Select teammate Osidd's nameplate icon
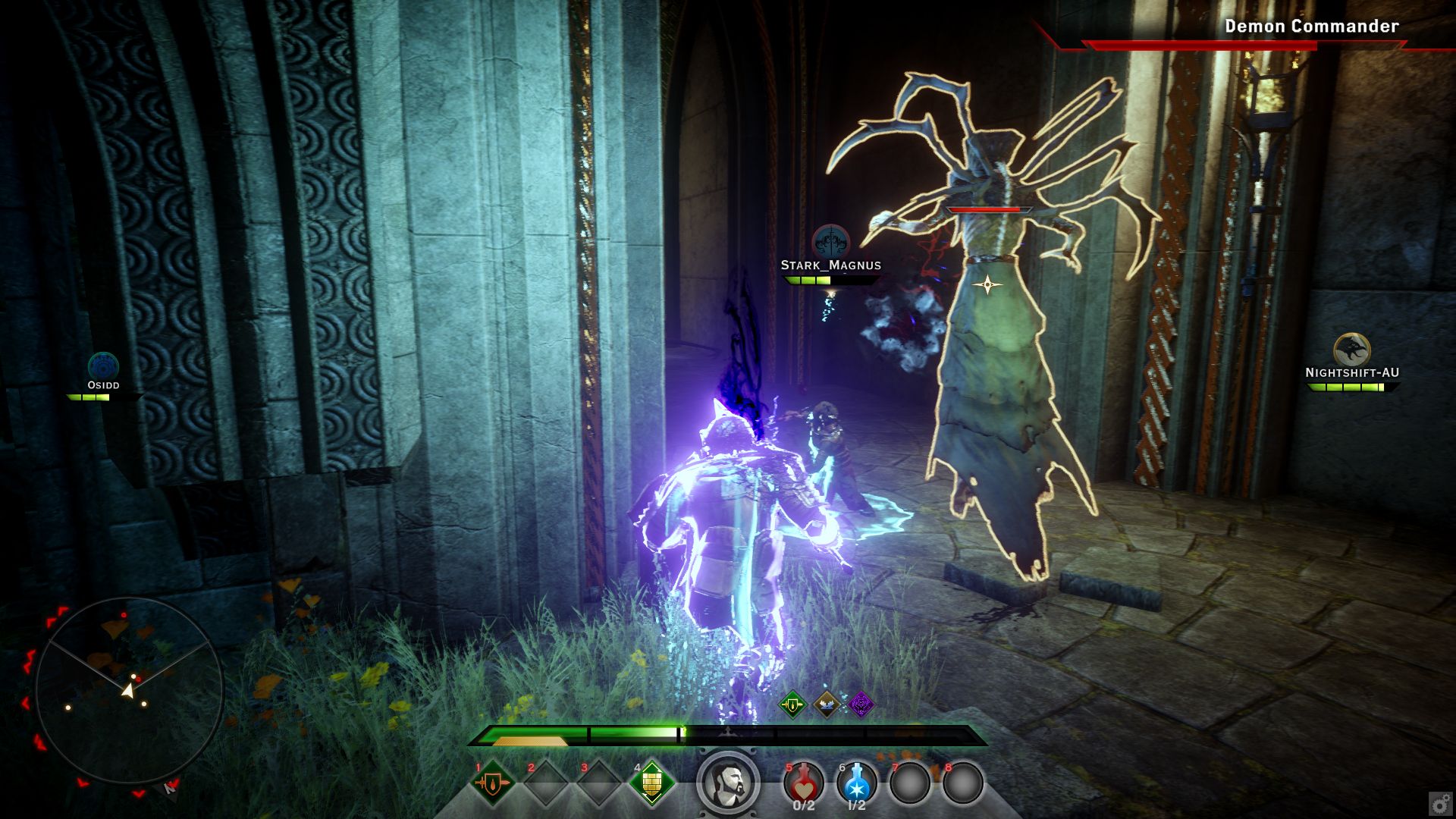This screenshot has height=819, width=1456. coord(103,366)
